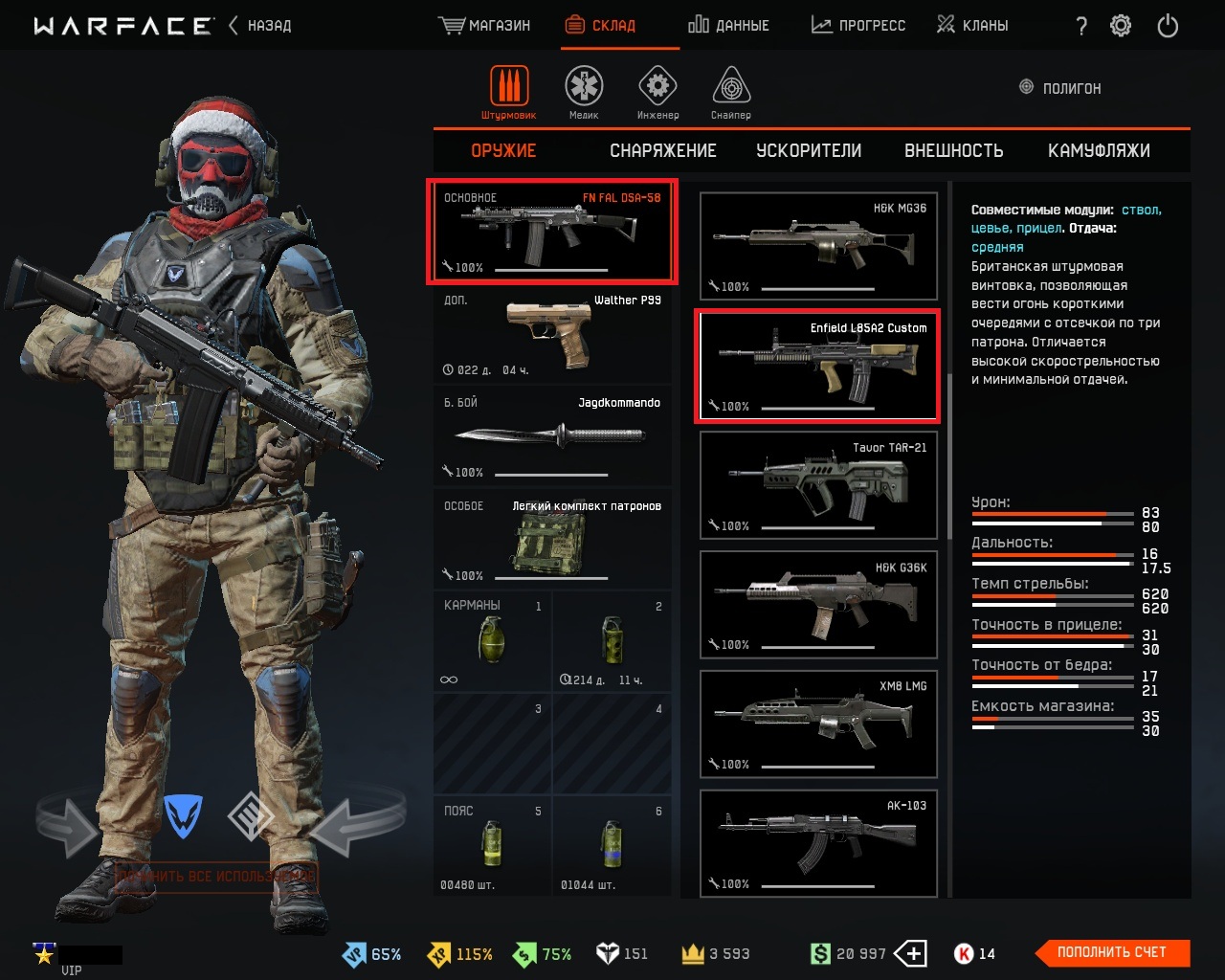Viewport: 1225px width, 980px height.
Task: Switch to the Ускорители tab
Action: pyautogui.click(x=809, y=150)
